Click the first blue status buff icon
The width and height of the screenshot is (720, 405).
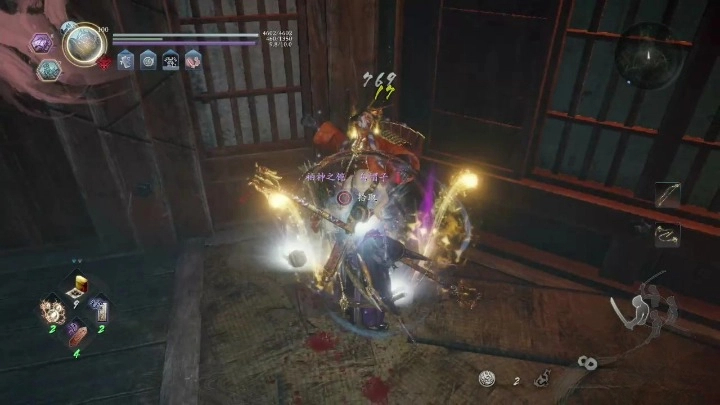pyautogui.click(x=125, y=60)
